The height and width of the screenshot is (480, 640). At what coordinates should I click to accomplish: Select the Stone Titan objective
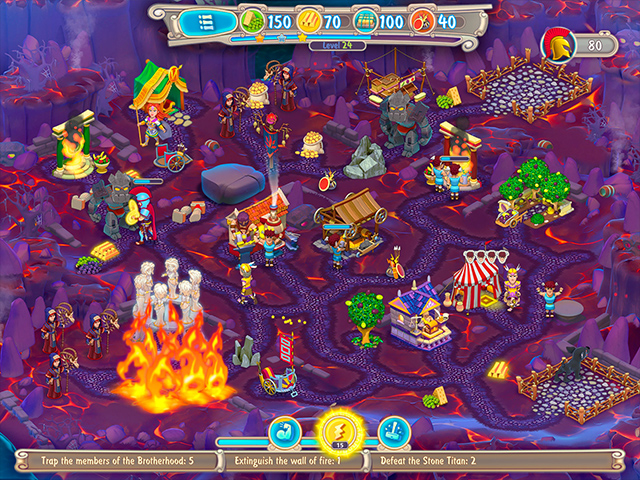point(427,462)
